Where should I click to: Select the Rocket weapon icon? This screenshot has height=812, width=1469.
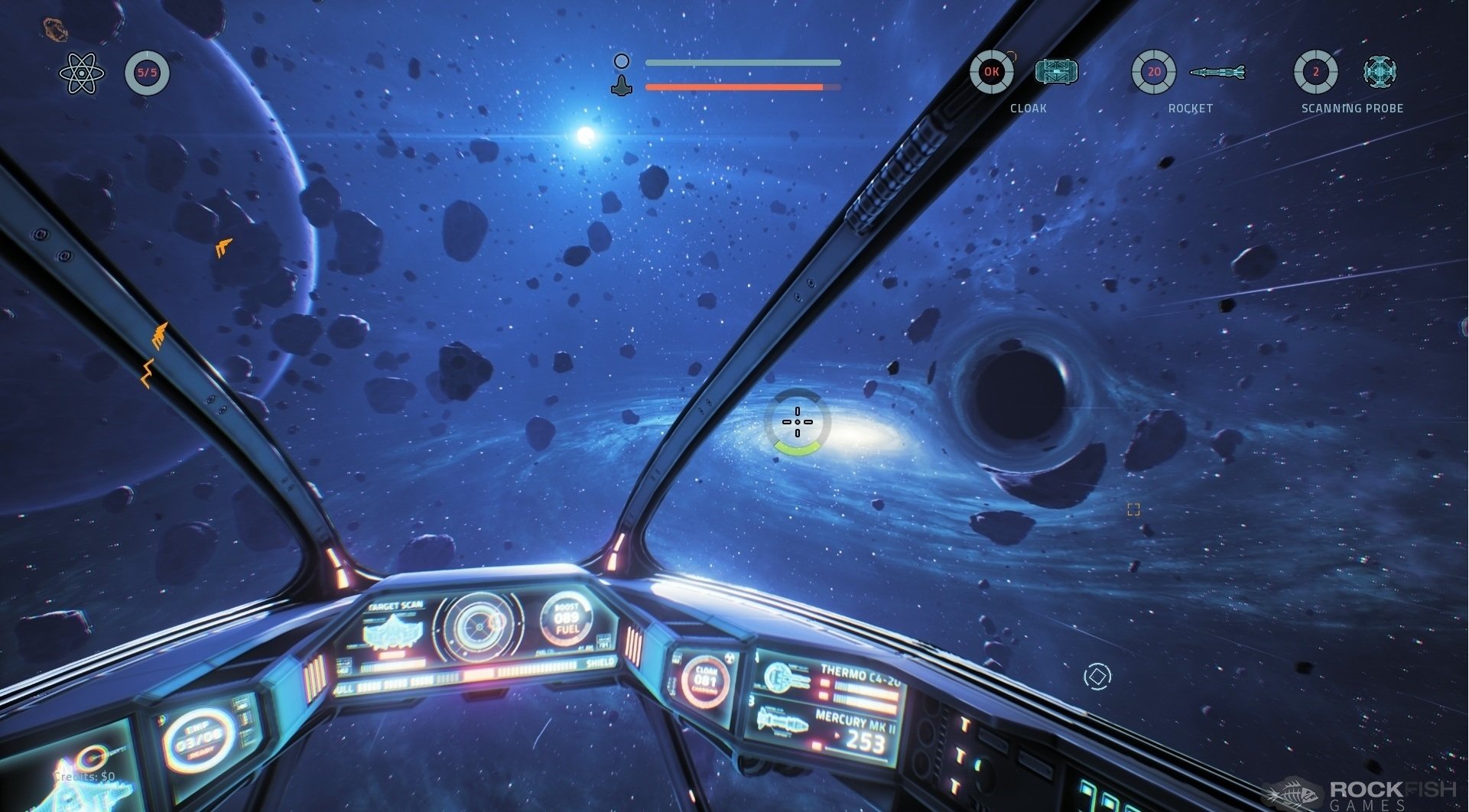(x=1217, y=73)
